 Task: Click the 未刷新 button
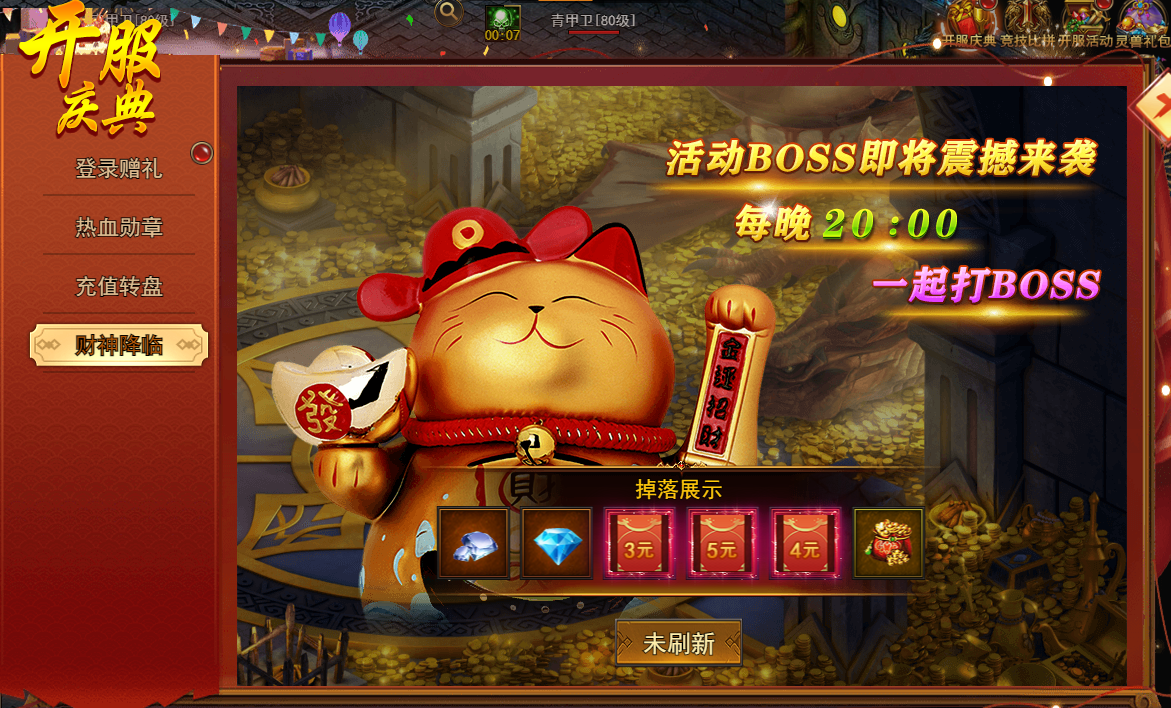tap(678, 643)
